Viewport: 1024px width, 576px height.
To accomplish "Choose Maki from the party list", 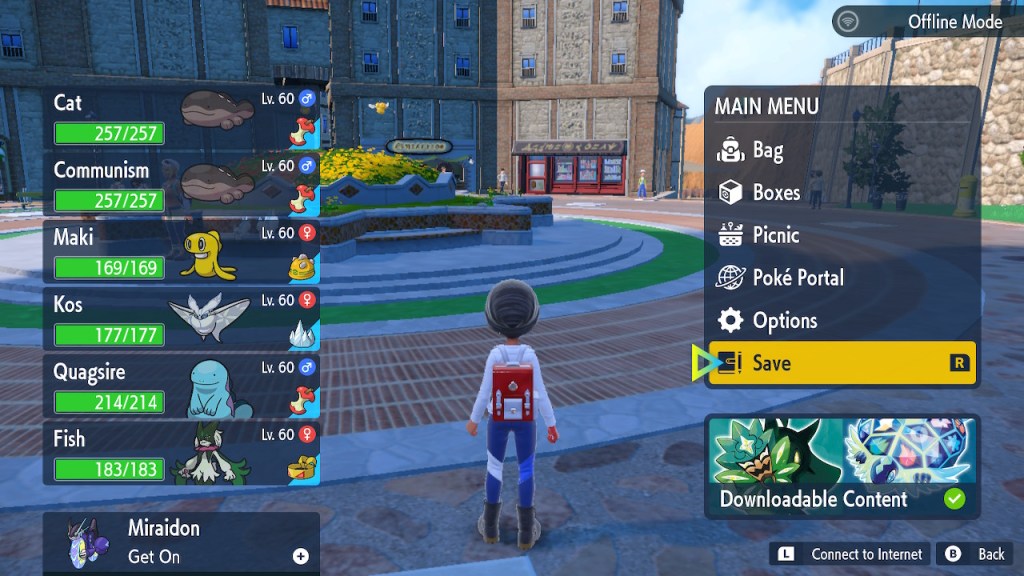I will 181,251.
